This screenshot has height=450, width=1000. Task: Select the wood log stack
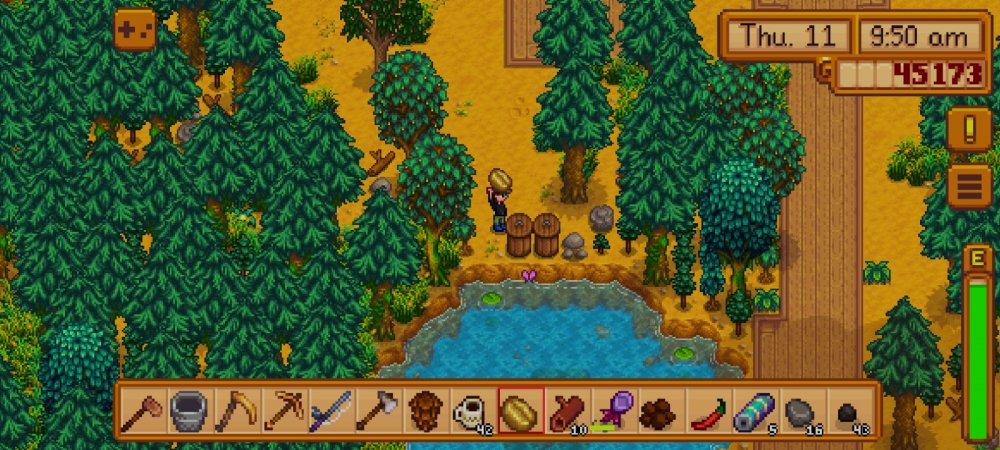[x=568, y=411]
